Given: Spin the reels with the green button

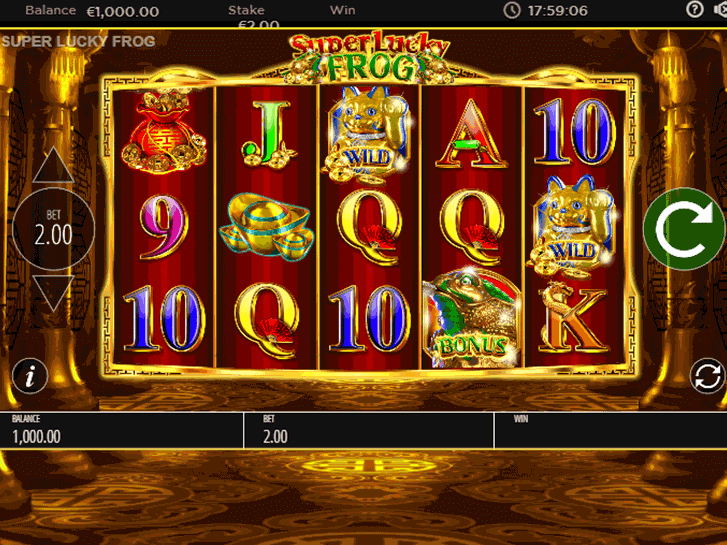Looking at the screenshot, I should 684,228.
